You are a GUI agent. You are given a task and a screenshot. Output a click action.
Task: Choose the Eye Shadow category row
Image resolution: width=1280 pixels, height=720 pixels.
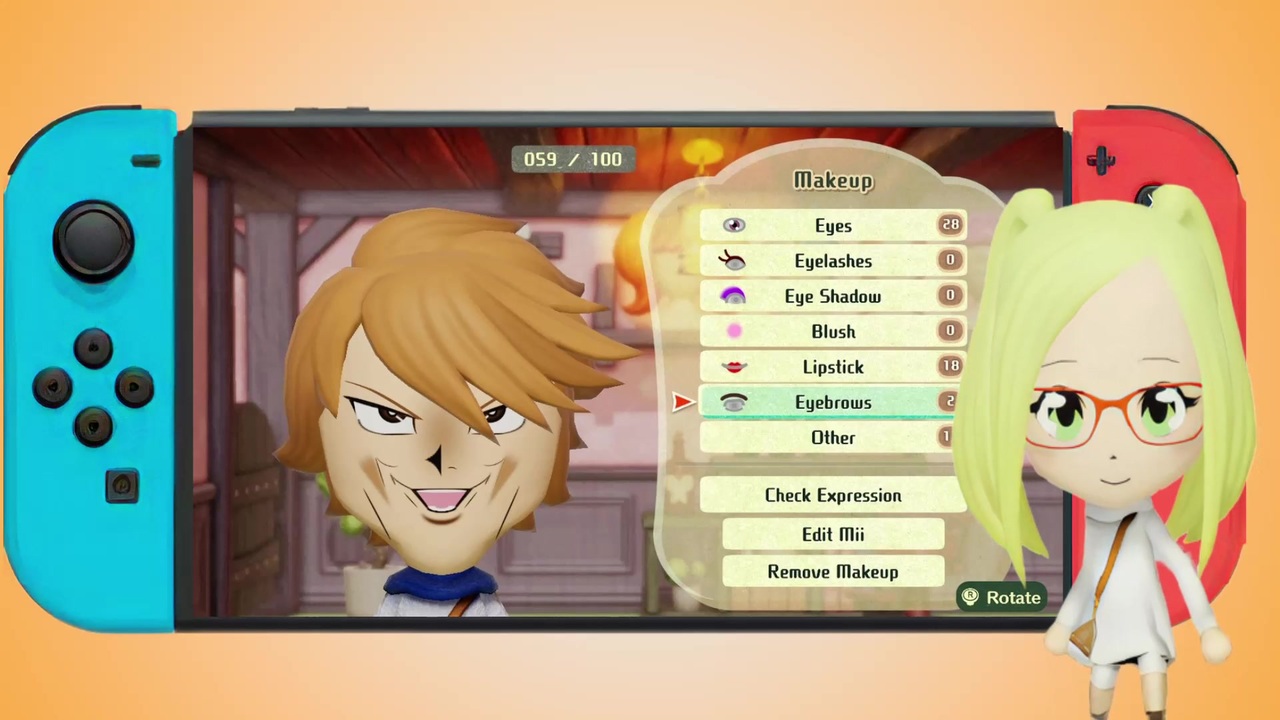pyautogui.click(x=833, y=296)
